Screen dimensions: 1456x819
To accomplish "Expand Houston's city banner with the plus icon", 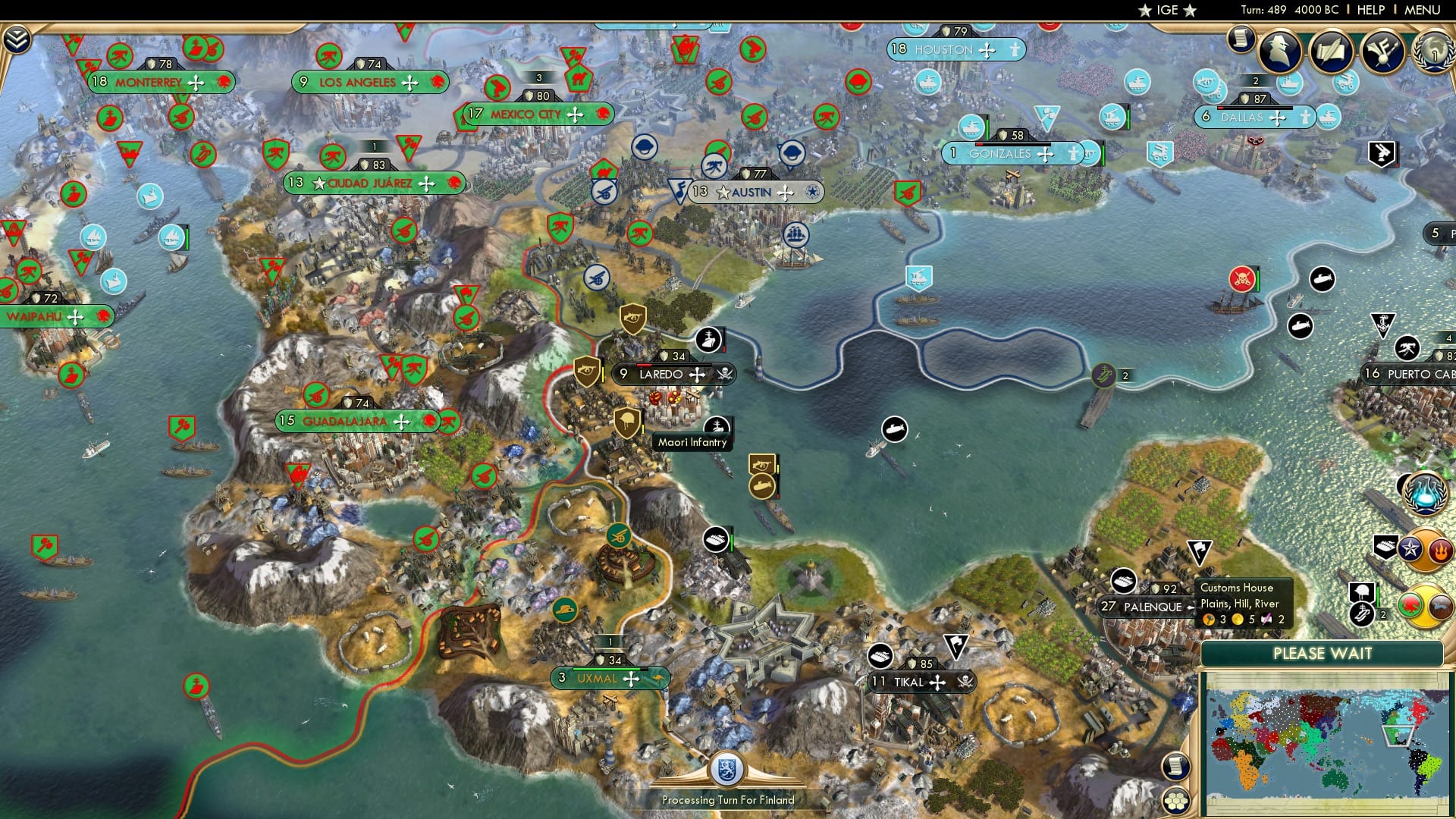I will [x=985, y=50].
